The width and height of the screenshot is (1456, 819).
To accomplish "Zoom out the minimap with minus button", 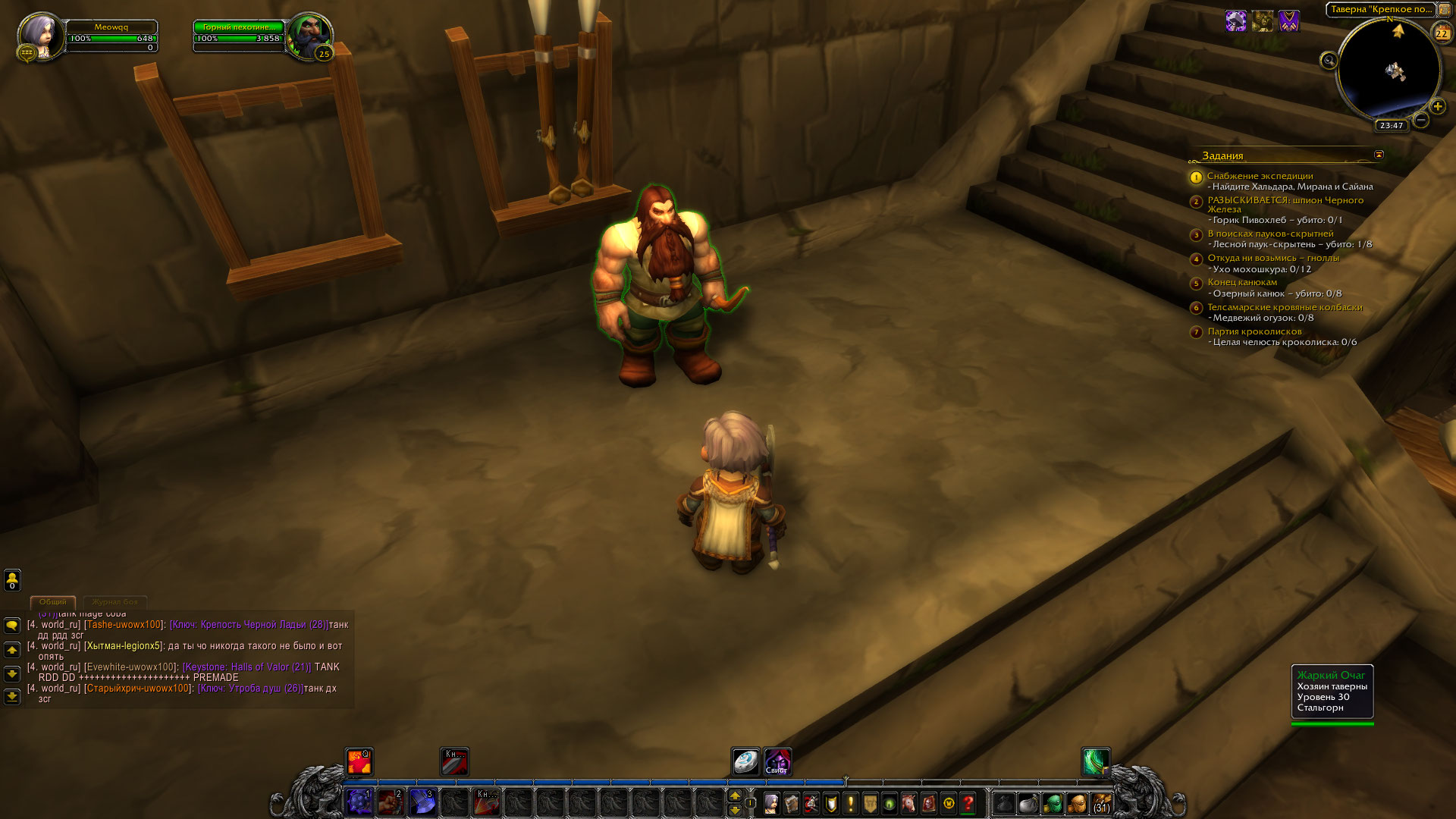I will (x=1421, y=120).
